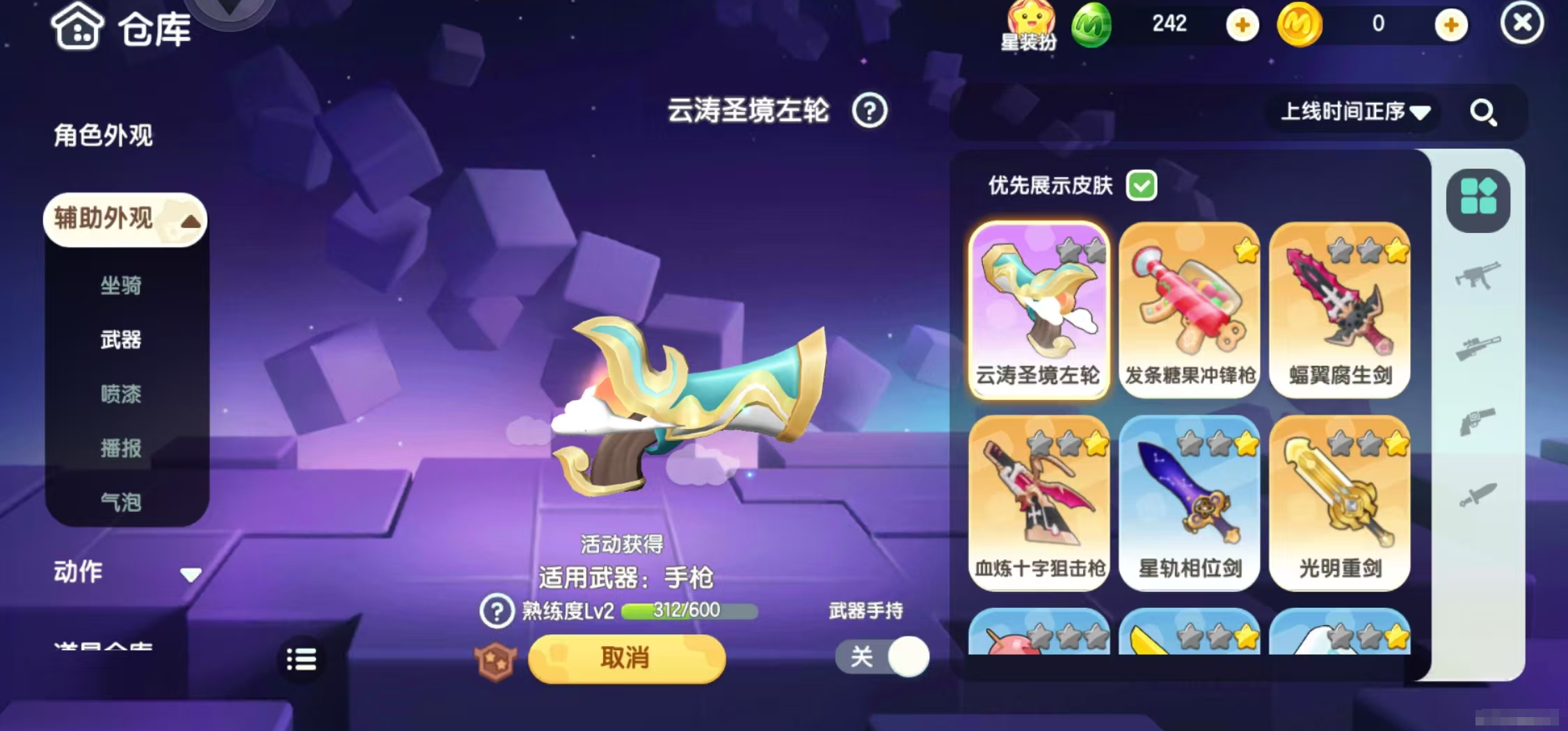Open the weapon search magnifier

click(x=1485, y=113)
